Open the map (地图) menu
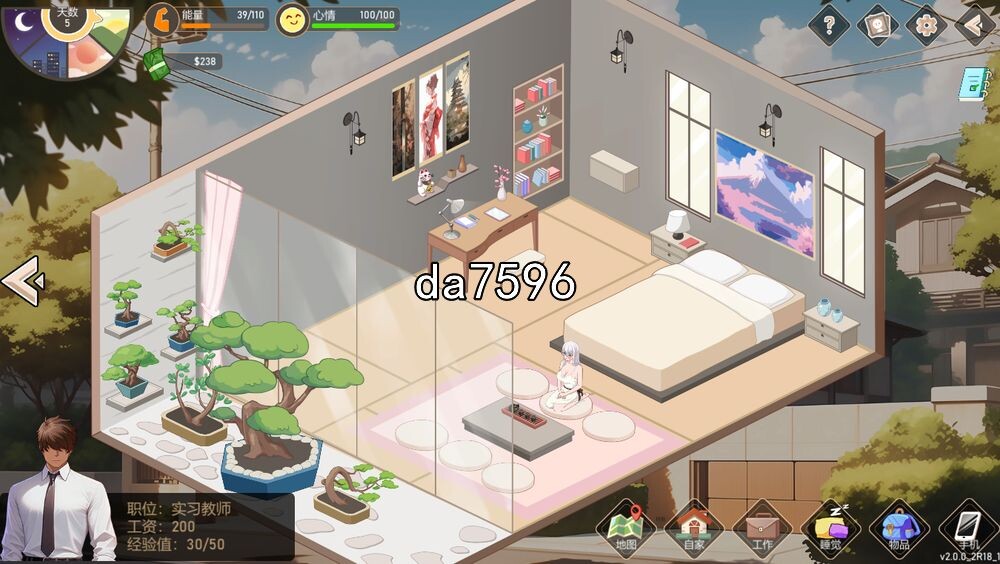Screen dimensions: 1000x564 [626, 527]
